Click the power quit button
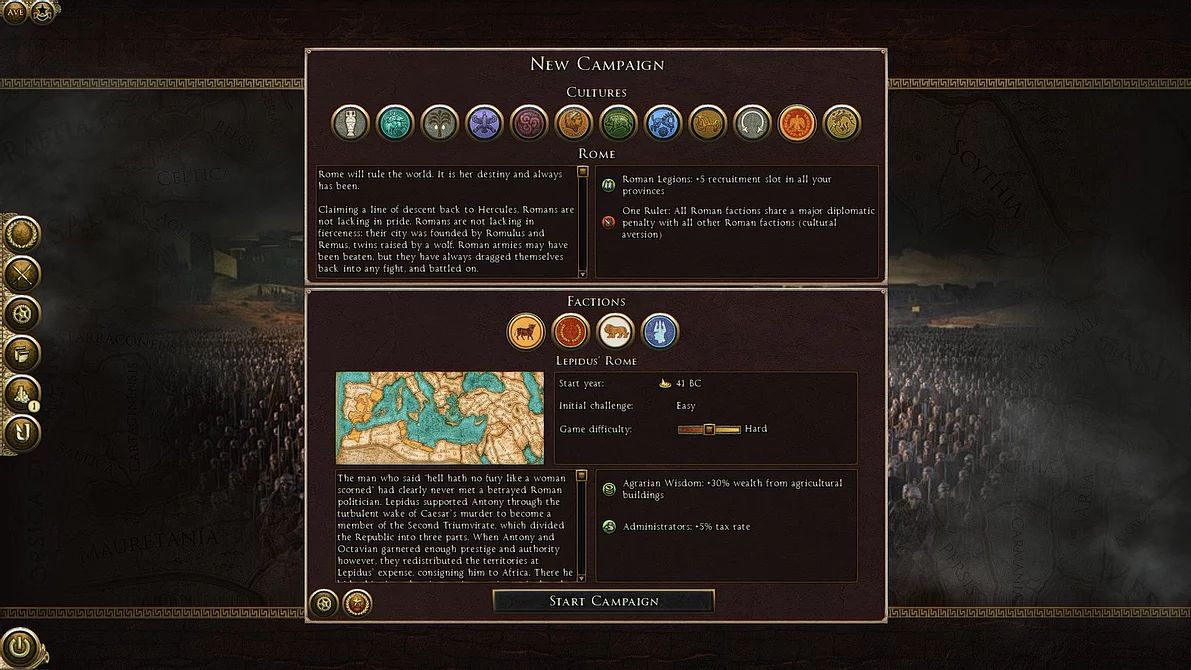The height and width of the screenshot is (670, 1191). [20, 645]
